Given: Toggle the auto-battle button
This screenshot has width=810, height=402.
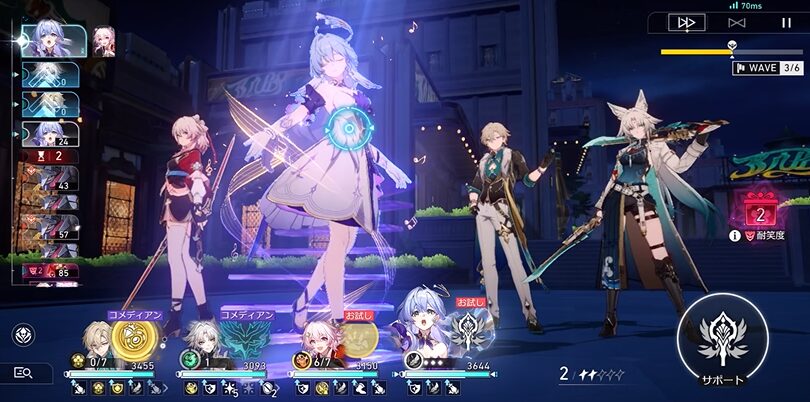Looking at the screenshot, I should coord(737,22).
